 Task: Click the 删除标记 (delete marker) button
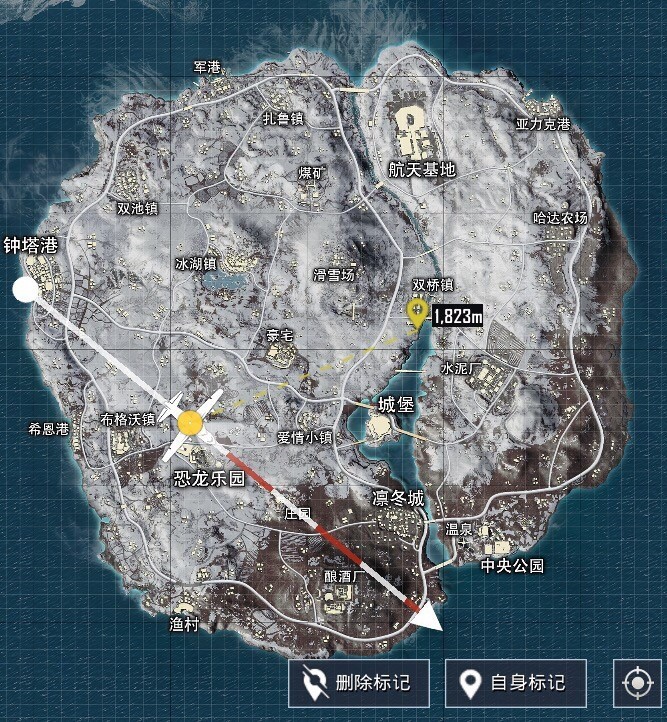359,684
